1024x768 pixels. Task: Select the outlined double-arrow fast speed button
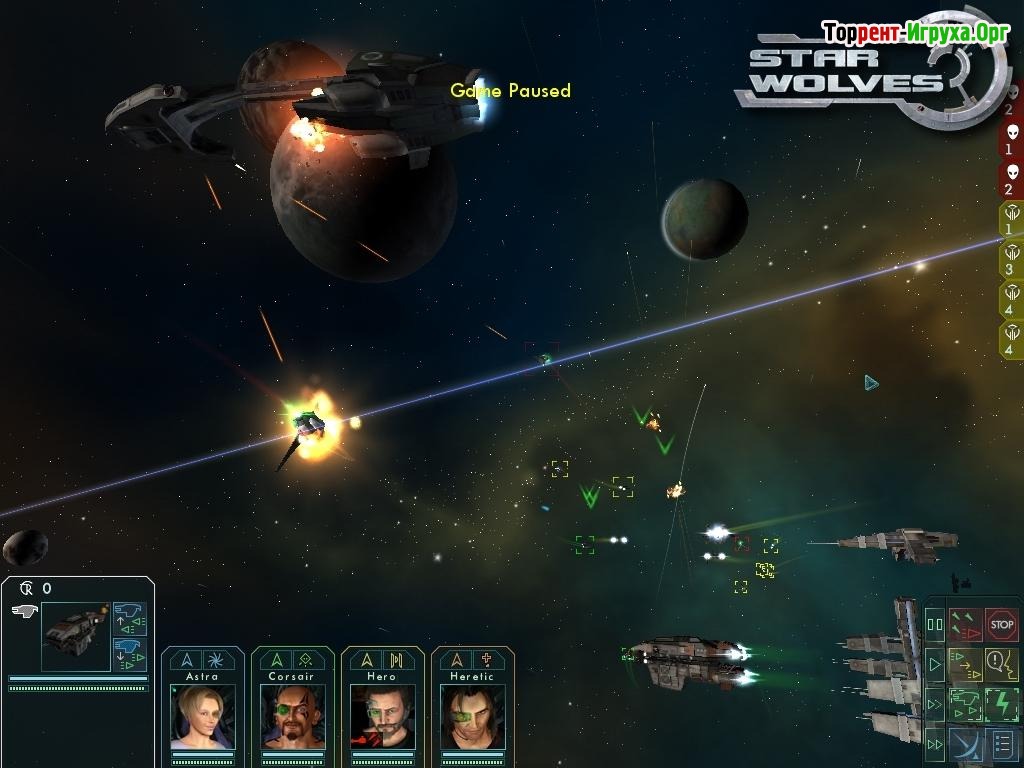935,704
